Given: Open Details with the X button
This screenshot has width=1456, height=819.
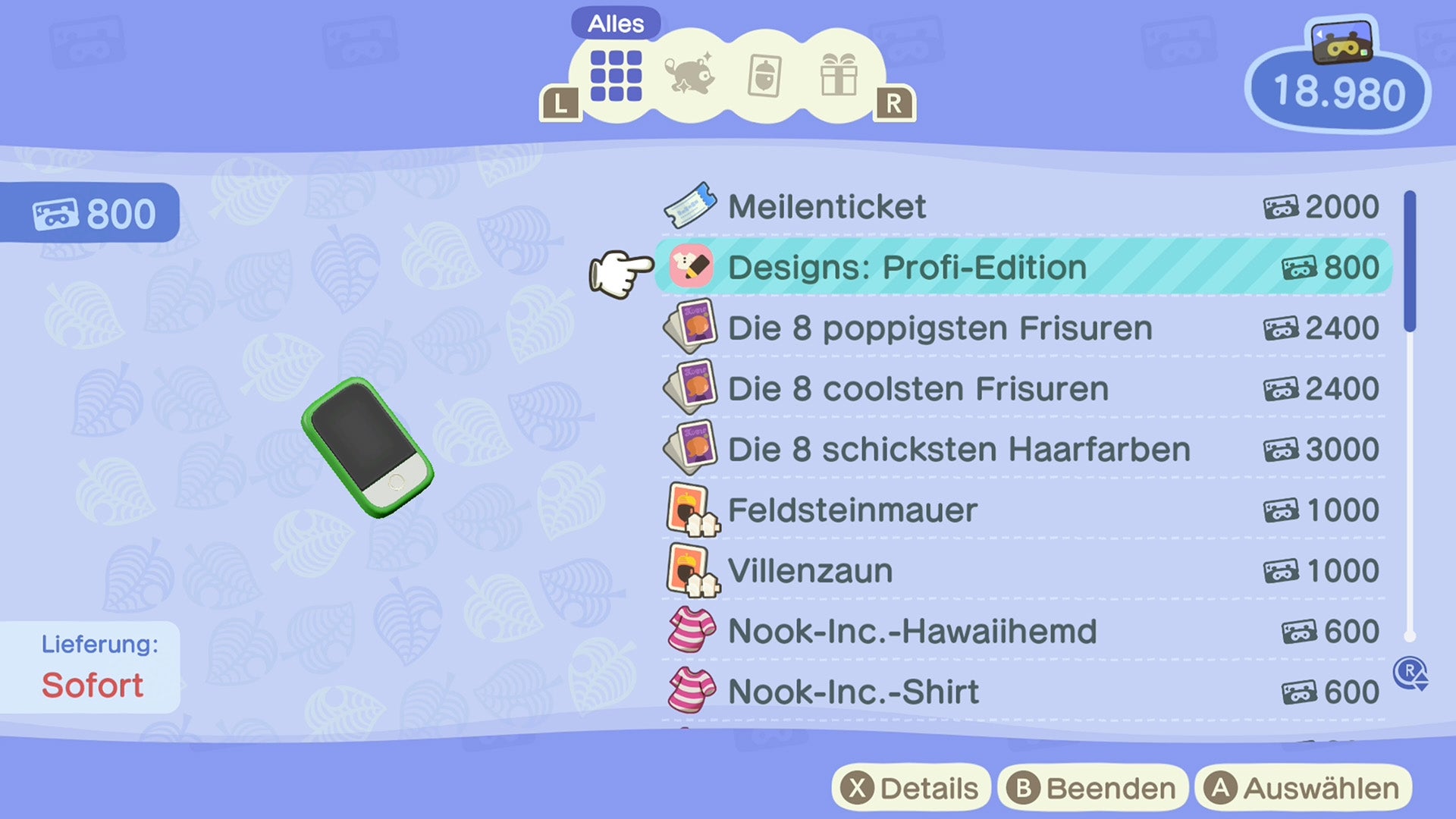Looking at the screenshot, I should click(910, 787).
